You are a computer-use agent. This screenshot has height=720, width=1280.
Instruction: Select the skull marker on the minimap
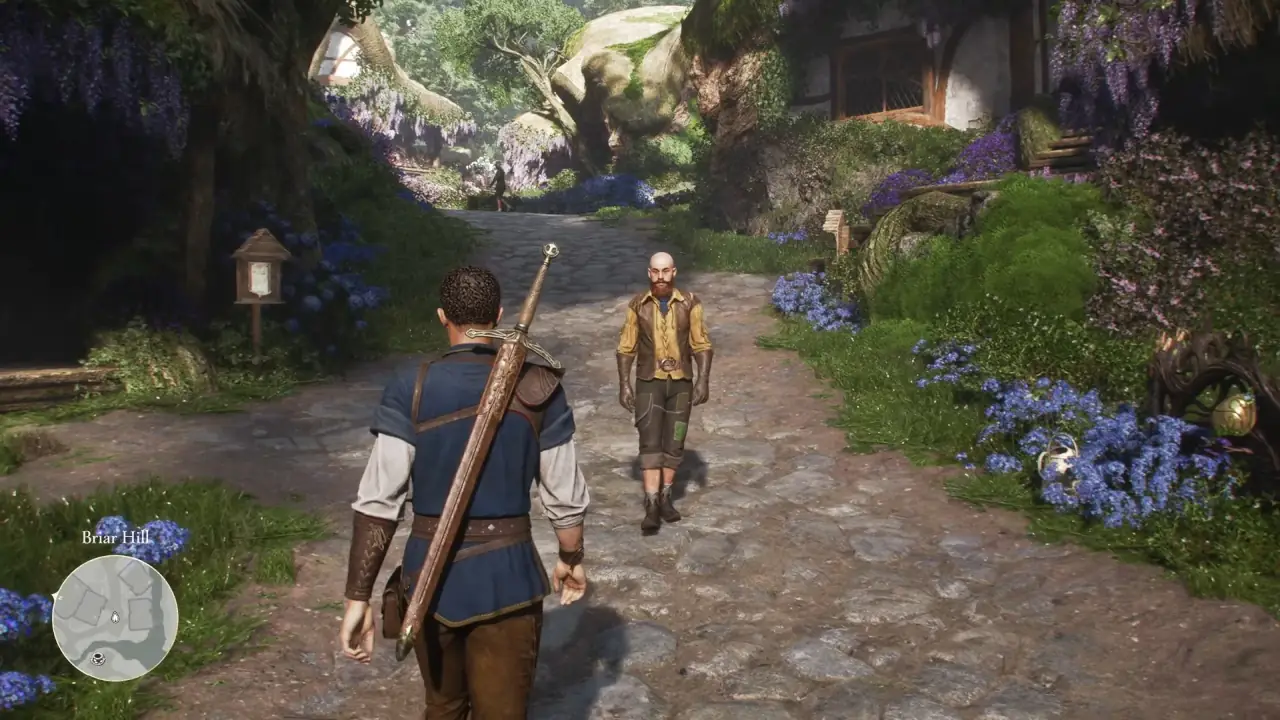pos(99,657)
